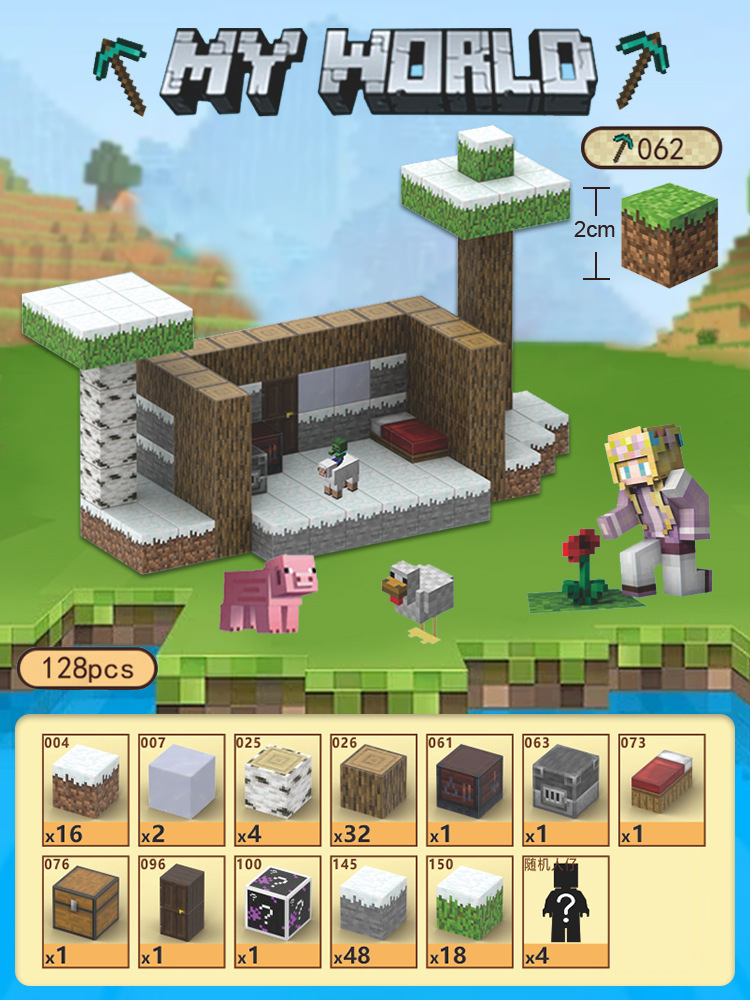Choose the snowy stone block slot x48

click(x=373, y=911)
